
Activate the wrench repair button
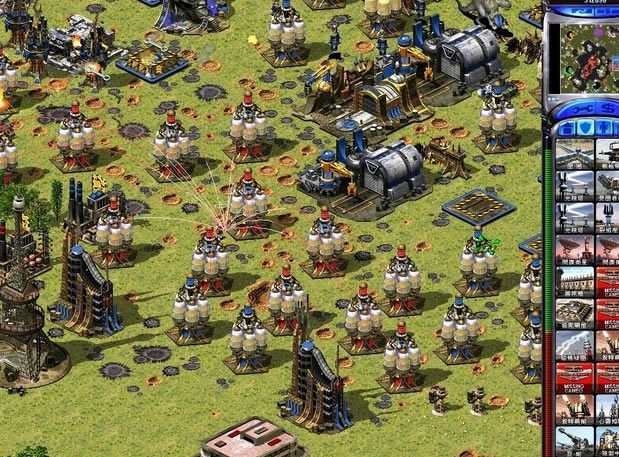(x=578, y=109)
